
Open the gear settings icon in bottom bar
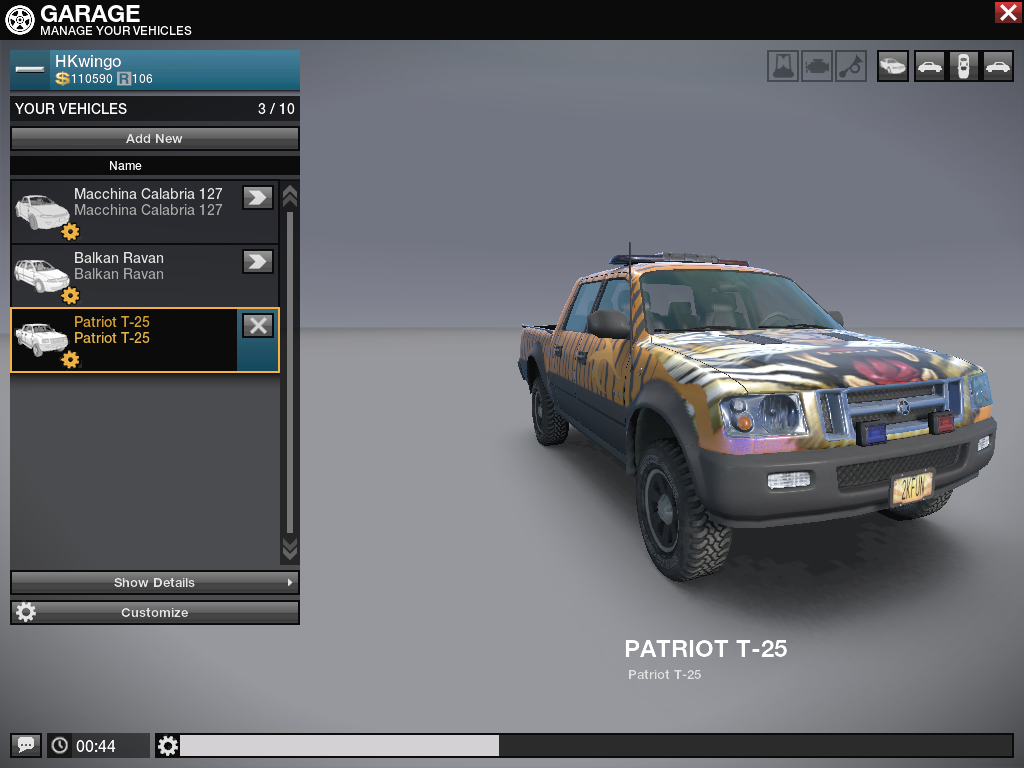[x=168, y=745]
